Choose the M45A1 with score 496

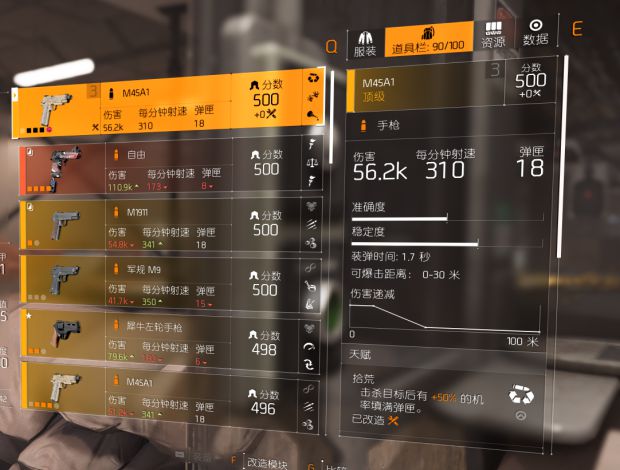[160, 400]
